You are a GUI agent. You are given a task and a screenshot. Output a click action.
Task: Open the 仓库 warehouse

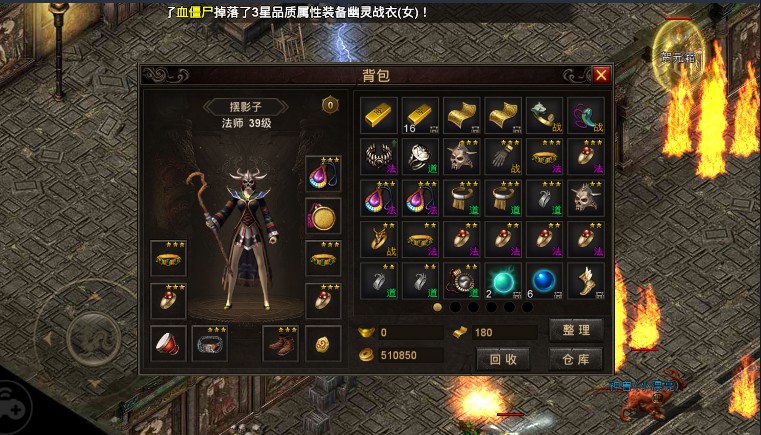(x=576, y=358)
